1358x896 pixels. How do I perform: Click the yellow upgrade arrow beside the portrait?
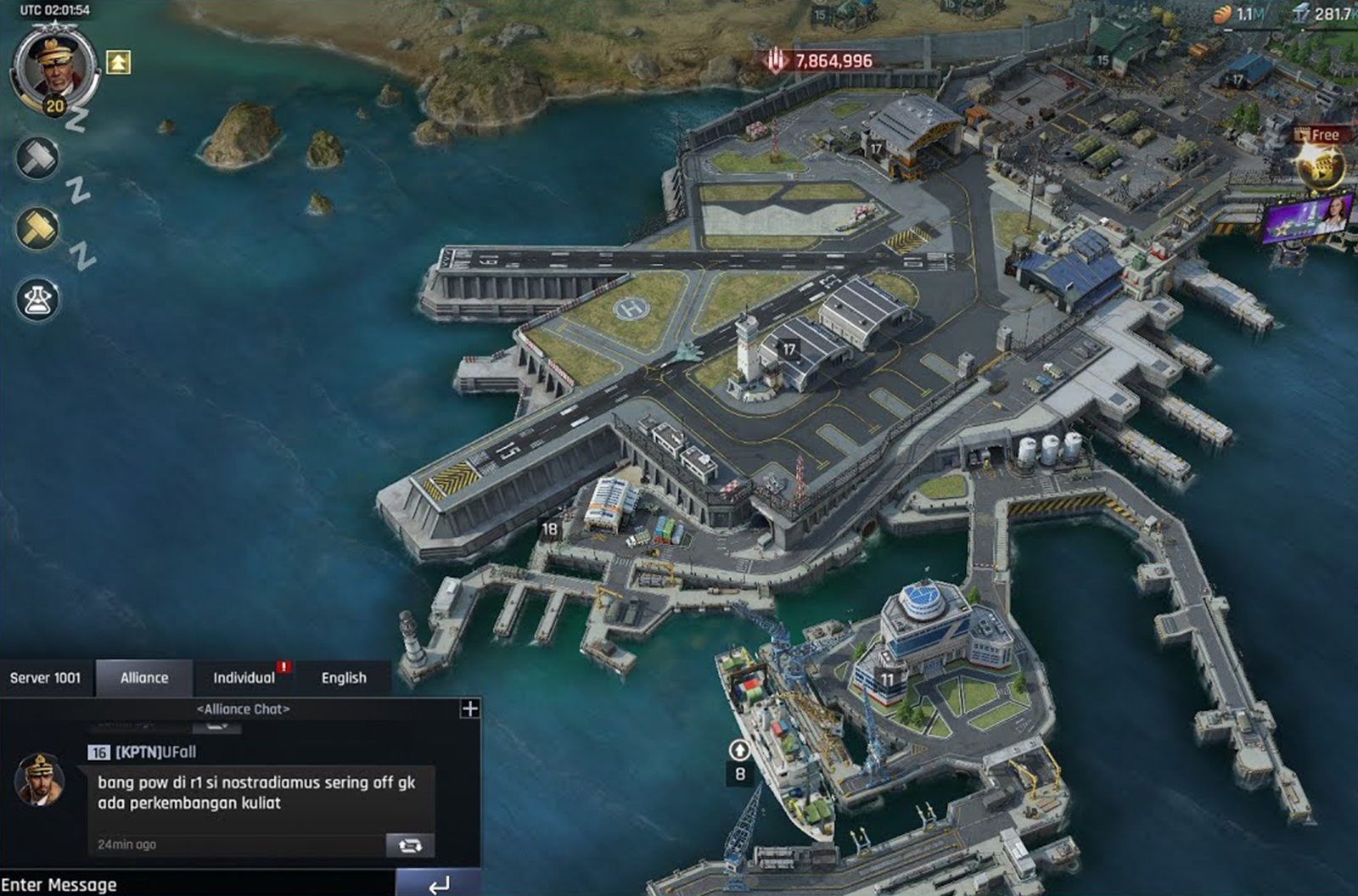pos(118,62)
